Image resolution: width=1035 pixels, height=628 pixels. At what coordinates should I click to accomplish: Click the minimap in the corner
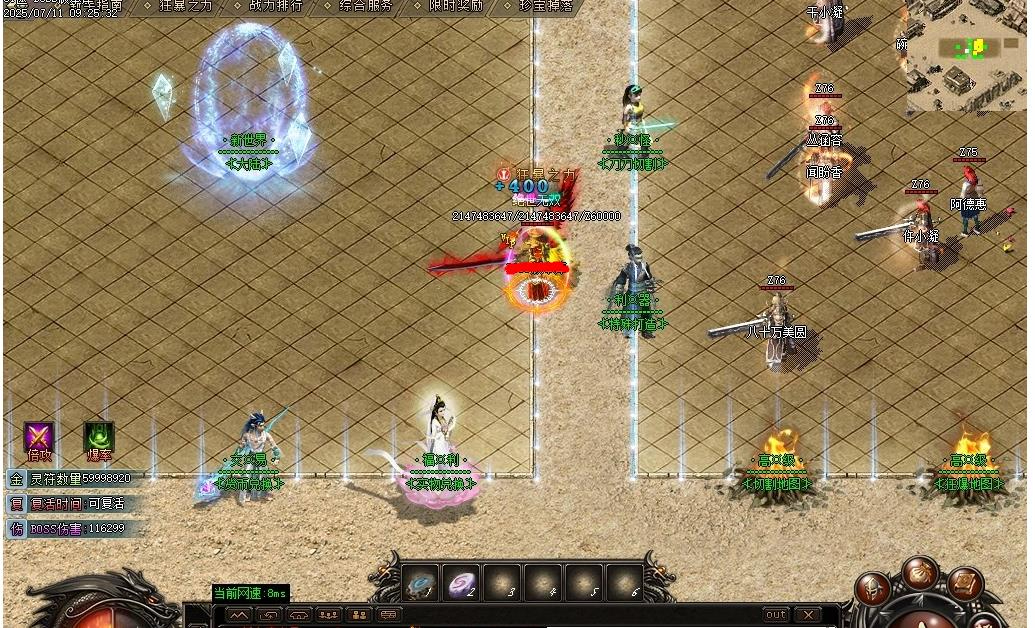tap(966, 55)
